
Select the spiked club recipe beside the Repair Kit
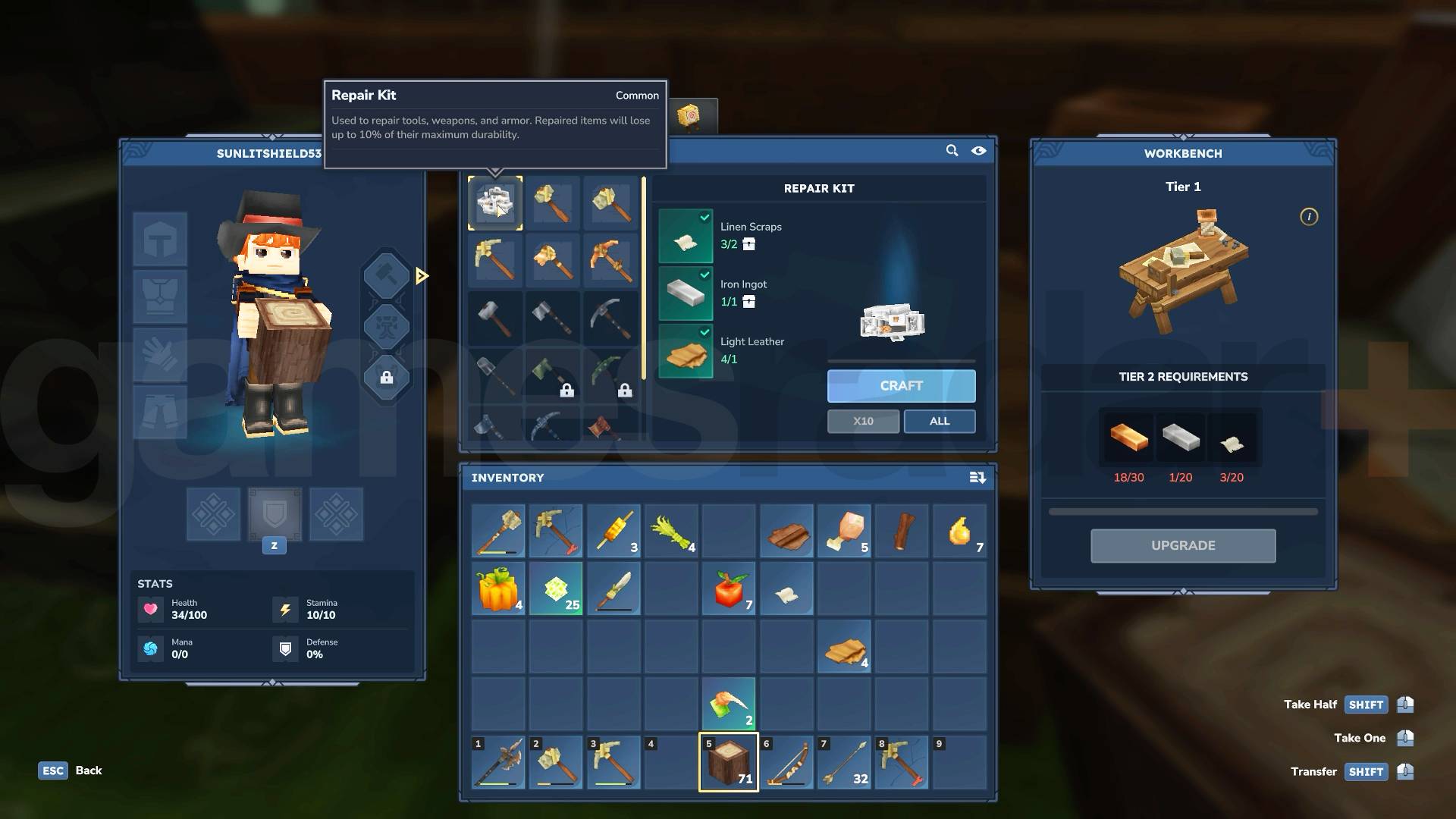[x=553, y=202]
